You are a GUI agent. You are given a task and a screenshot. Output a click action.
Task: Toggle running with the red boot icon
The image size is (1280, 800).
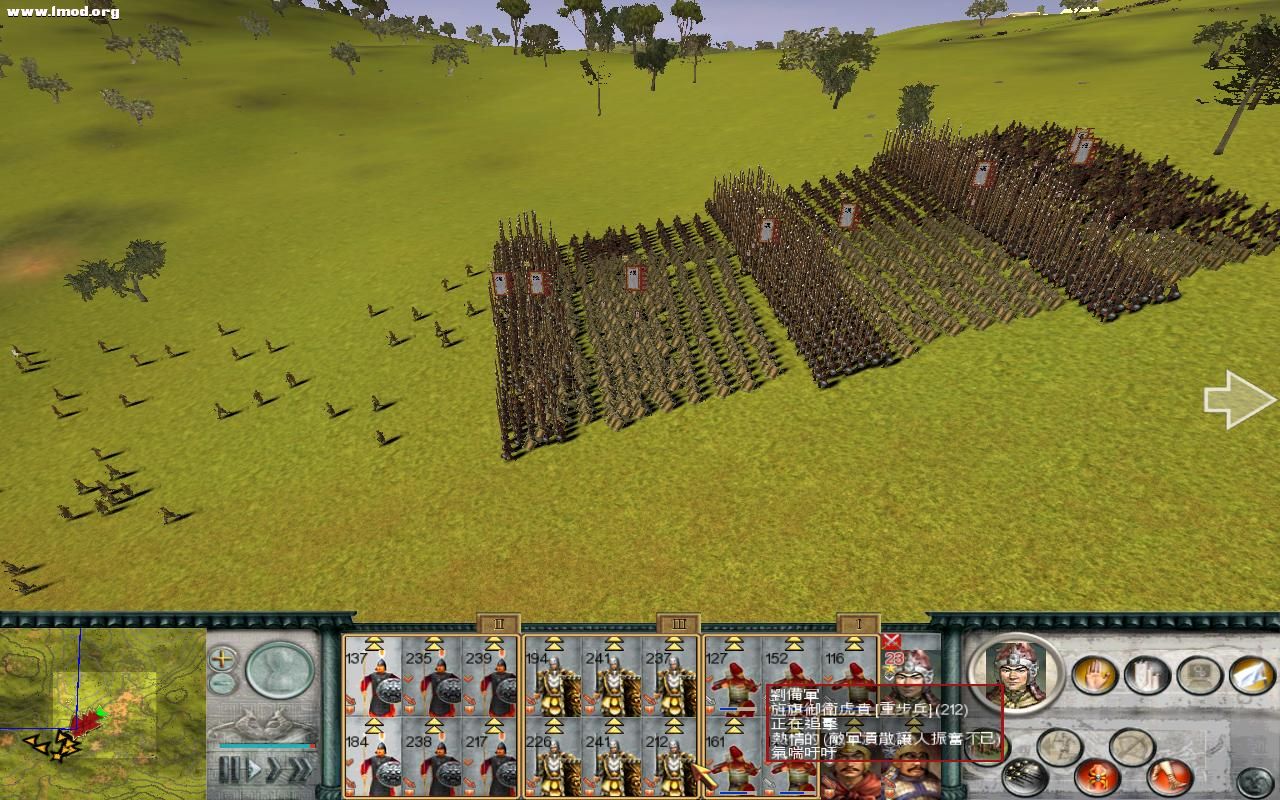(1169, 777)
